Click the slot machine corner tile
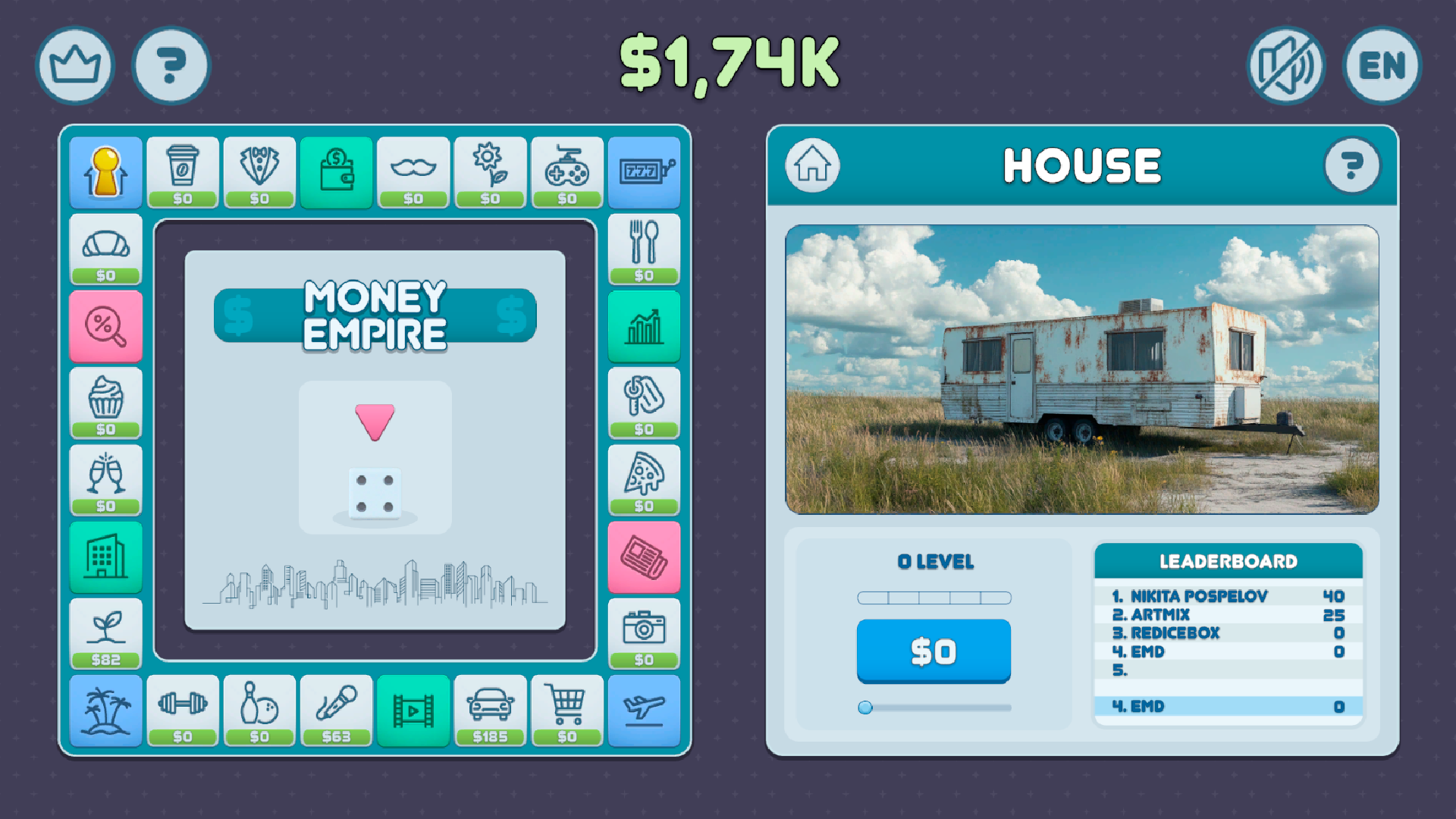 tap(644, 172)
